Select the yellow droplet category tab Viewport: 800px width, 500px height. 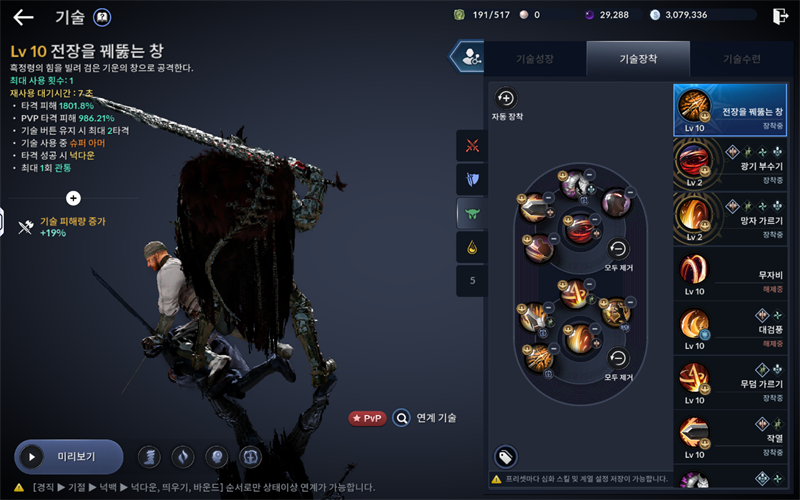pos(472,247)
